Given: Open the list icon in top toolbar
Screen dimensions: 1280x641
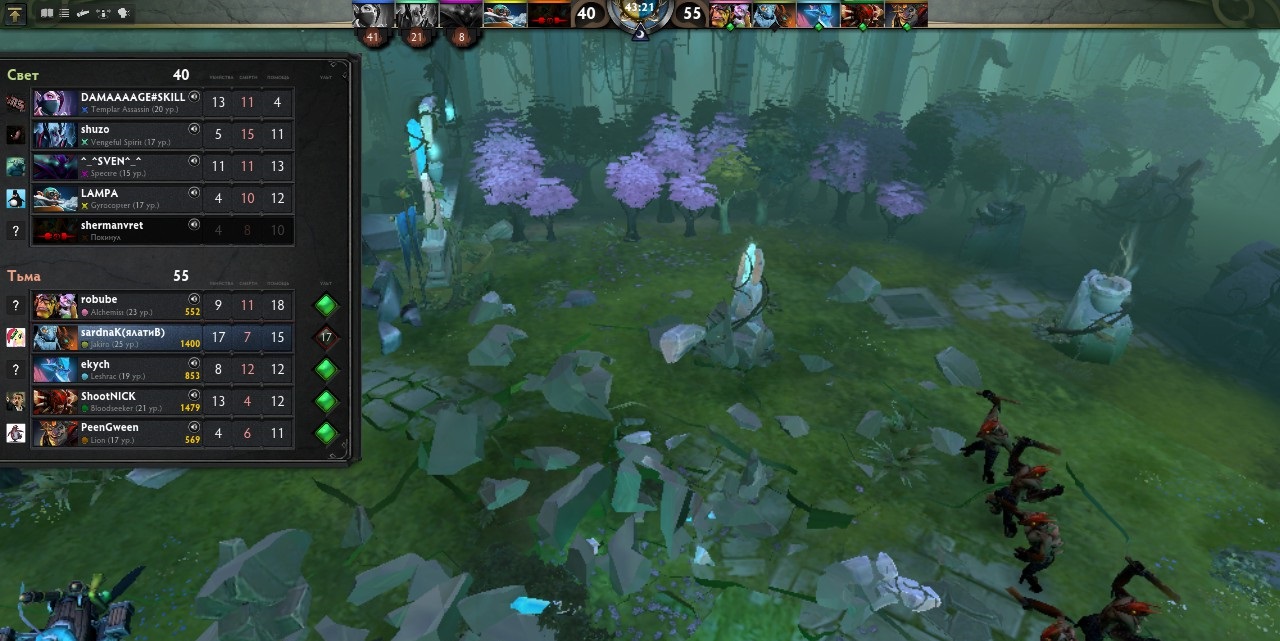Looking at the screenshot, I should 64,14.
